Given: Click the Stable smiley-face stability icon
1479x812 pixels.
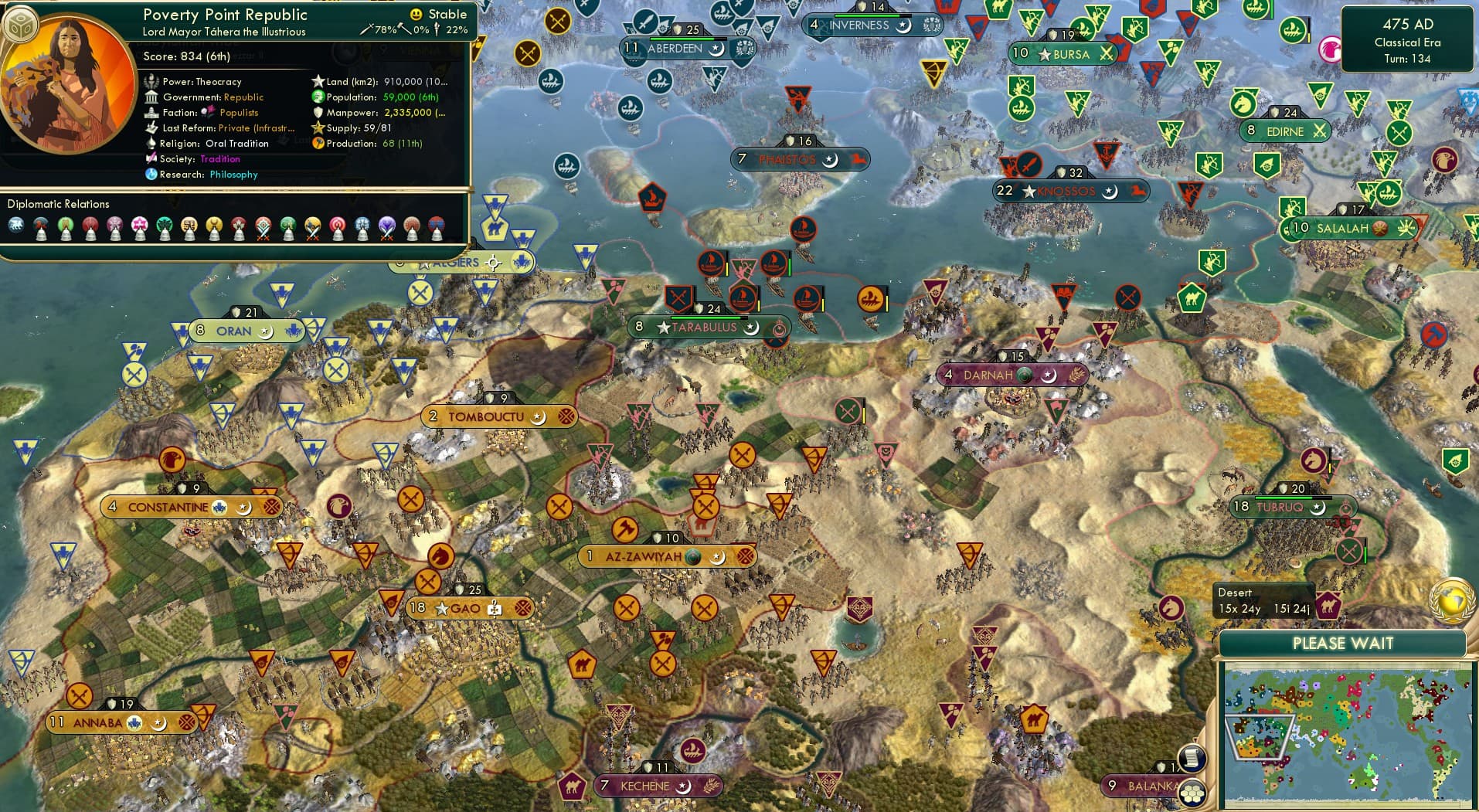Looking at the screenshot, I should pos(416,13).
